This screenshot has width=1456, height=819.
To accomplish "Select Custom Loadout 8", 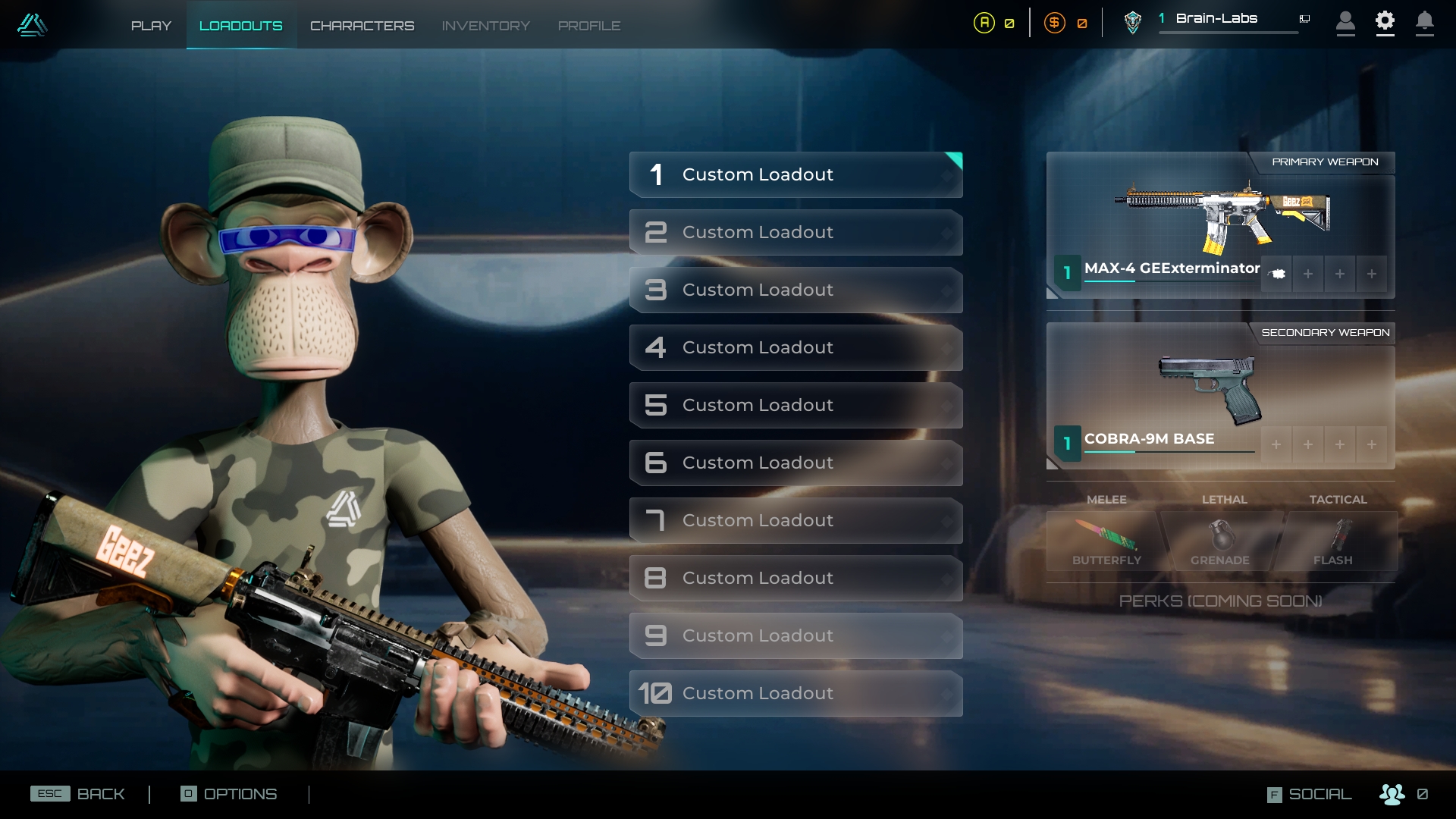I will coord(795,579).
